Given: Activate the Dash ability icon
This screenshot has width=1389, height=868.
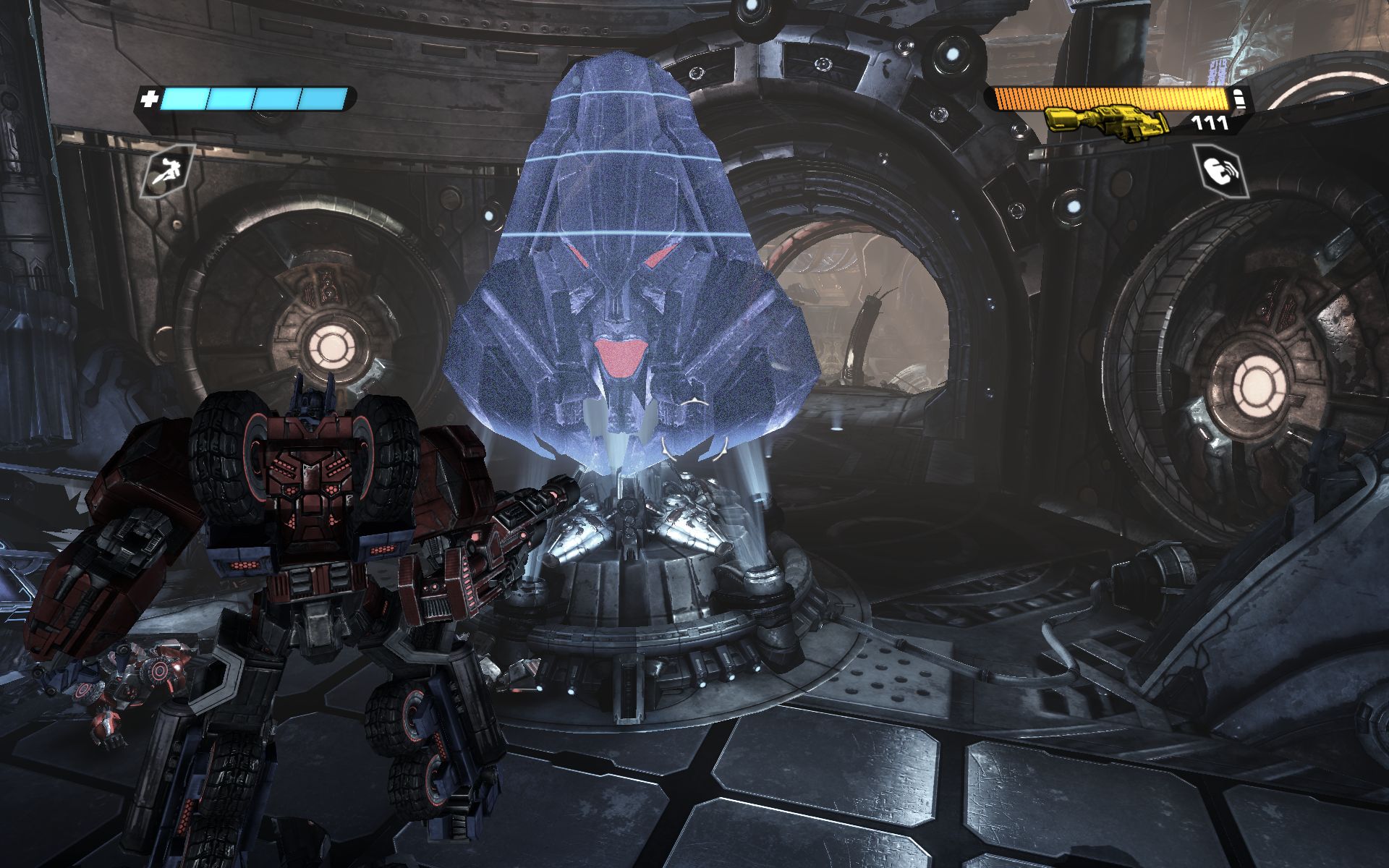Looking at the screenshot, I should [x=167, y=171].
